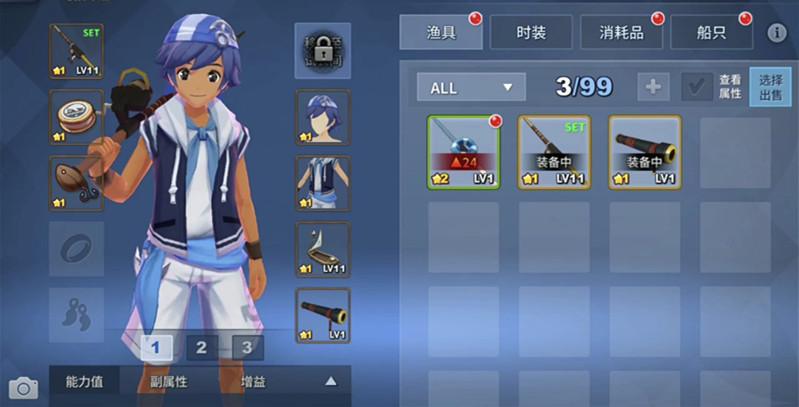Screen dimensions: 799x407
Task: Open the 时装 costume tab
Action: (x=531, y=32)
